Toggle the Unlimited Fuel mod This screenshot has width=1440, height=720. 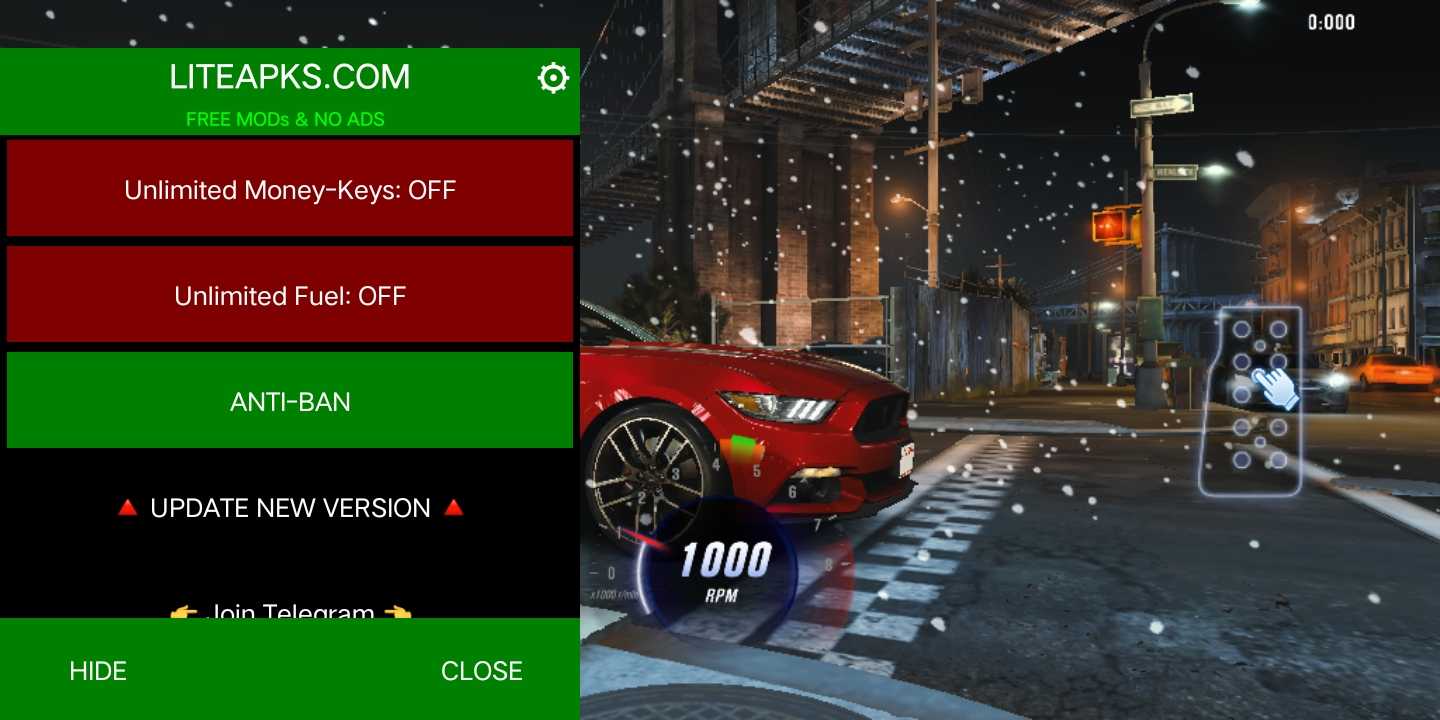[x=290, y=295]
